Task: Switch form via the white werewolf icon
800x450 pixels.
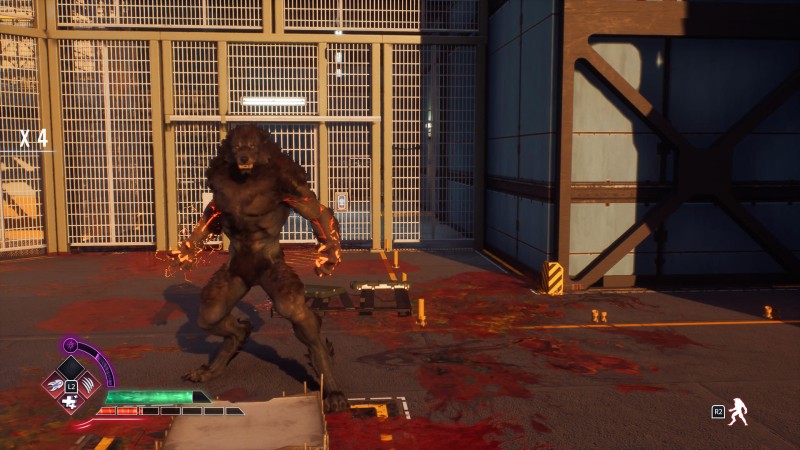Action: [x=738, y=411]
